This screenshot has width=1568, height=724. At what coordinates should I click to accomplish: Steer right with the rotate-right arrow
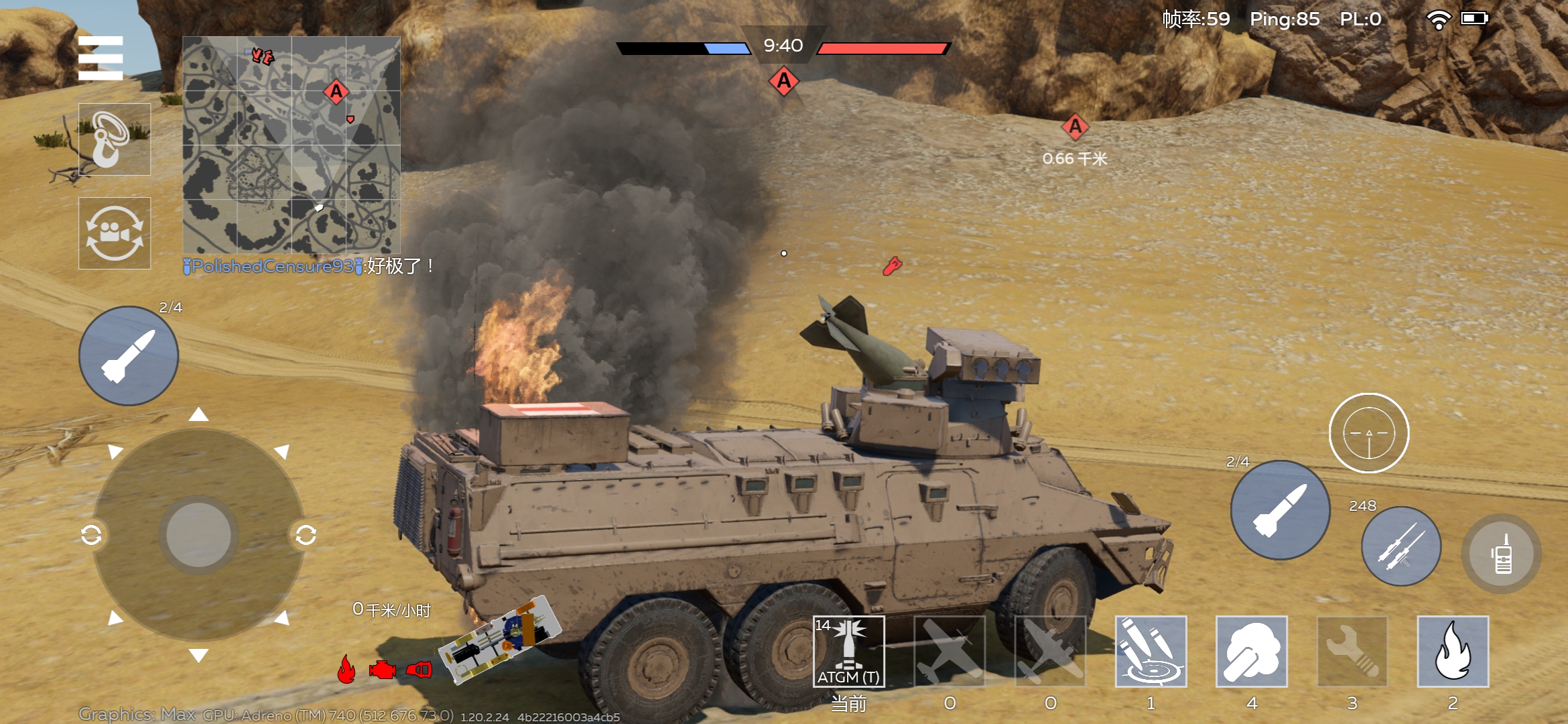[306, 535]
